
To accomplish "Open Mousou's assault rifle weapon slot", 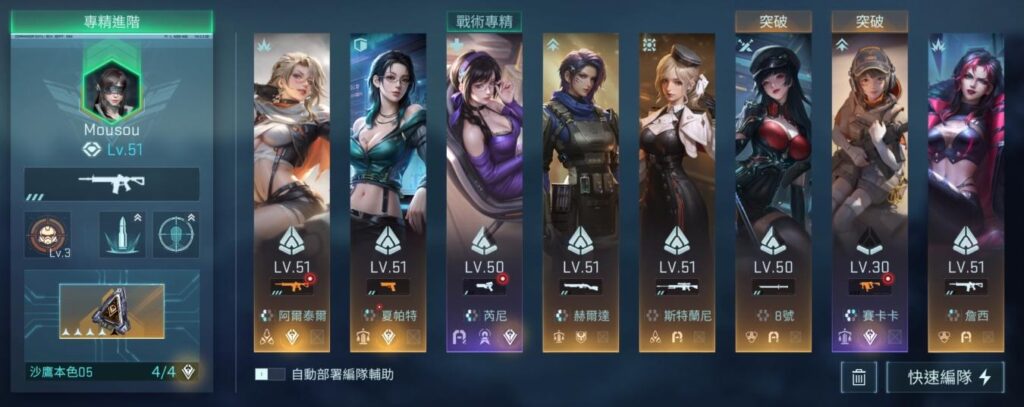I will tap(112, 184).
